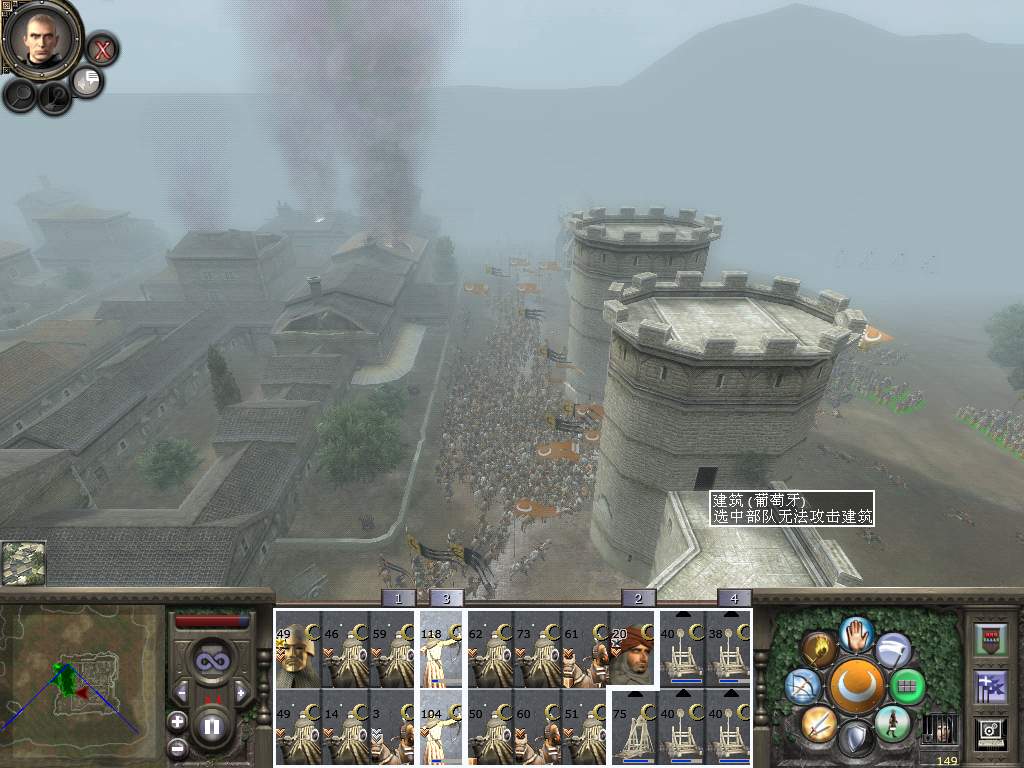Switch to unit group tab 4
This screenshot has height=768, width=1024.
(734, 598)
